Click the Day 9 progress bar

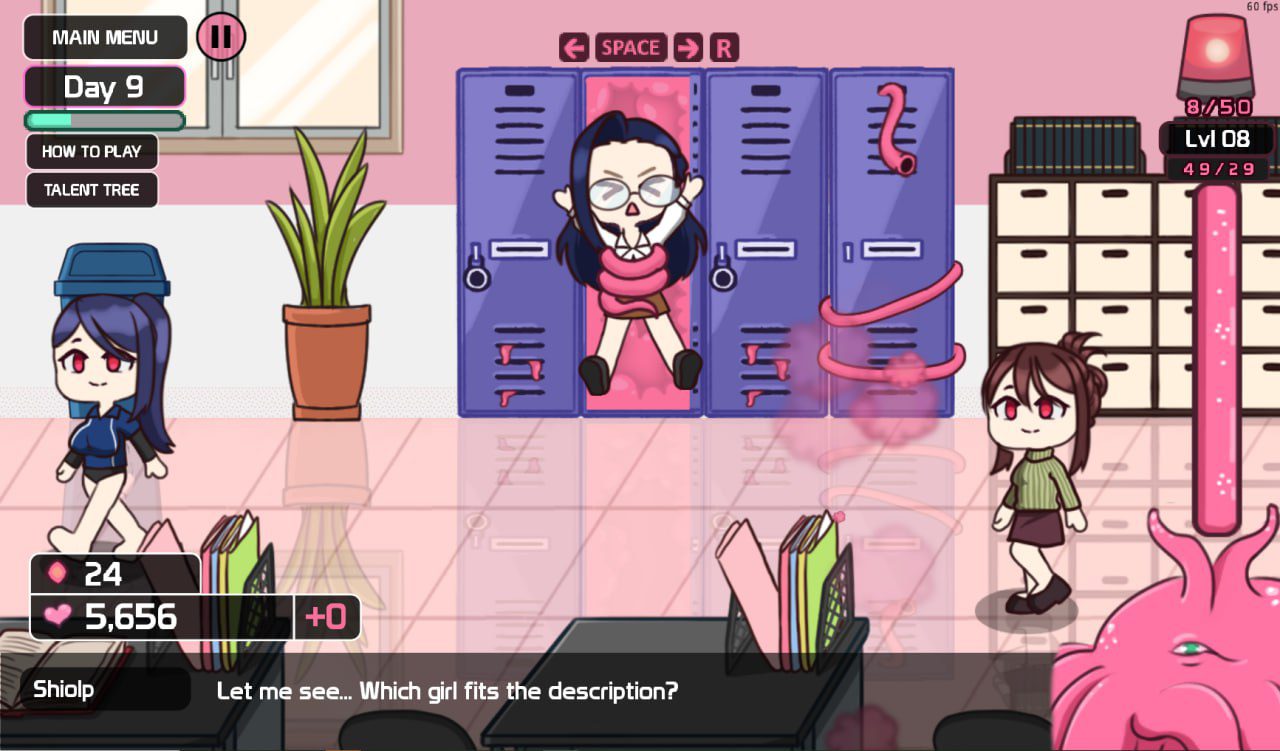[x=104, y=120]
